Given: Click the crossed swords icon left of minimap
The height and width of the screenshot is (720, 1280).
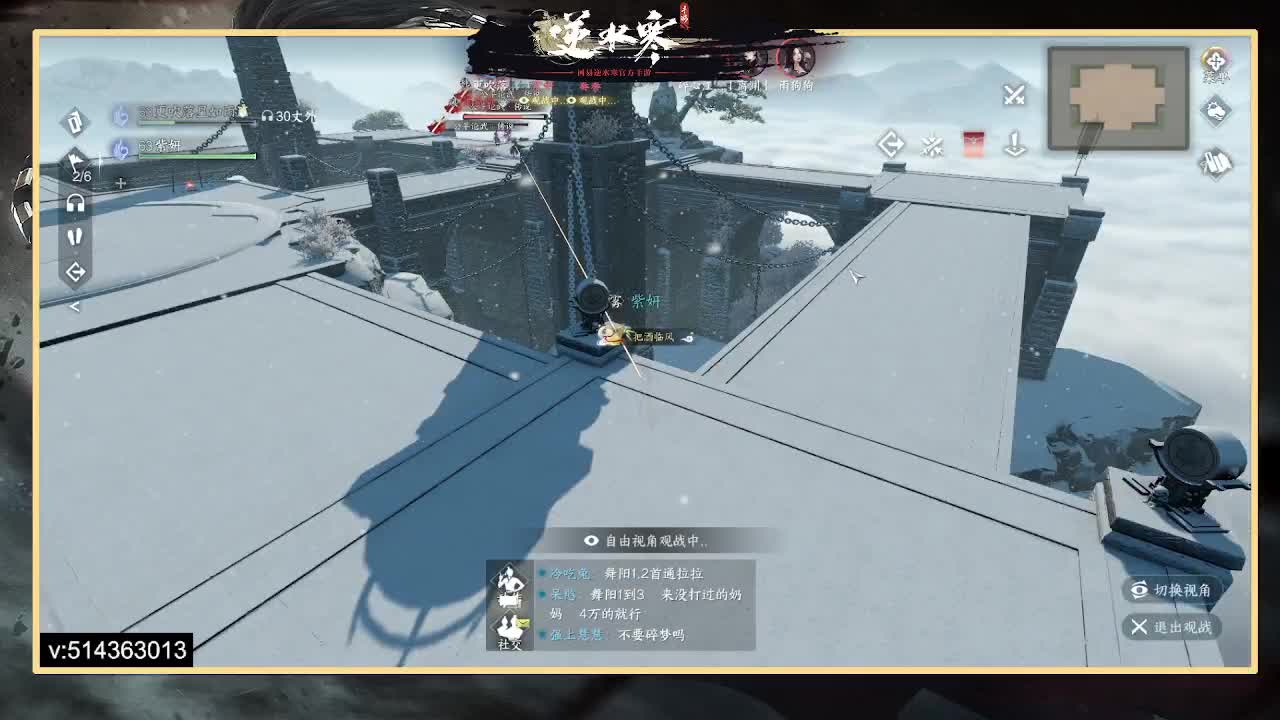Looking at the screenshot, I should coord(1013,95).
